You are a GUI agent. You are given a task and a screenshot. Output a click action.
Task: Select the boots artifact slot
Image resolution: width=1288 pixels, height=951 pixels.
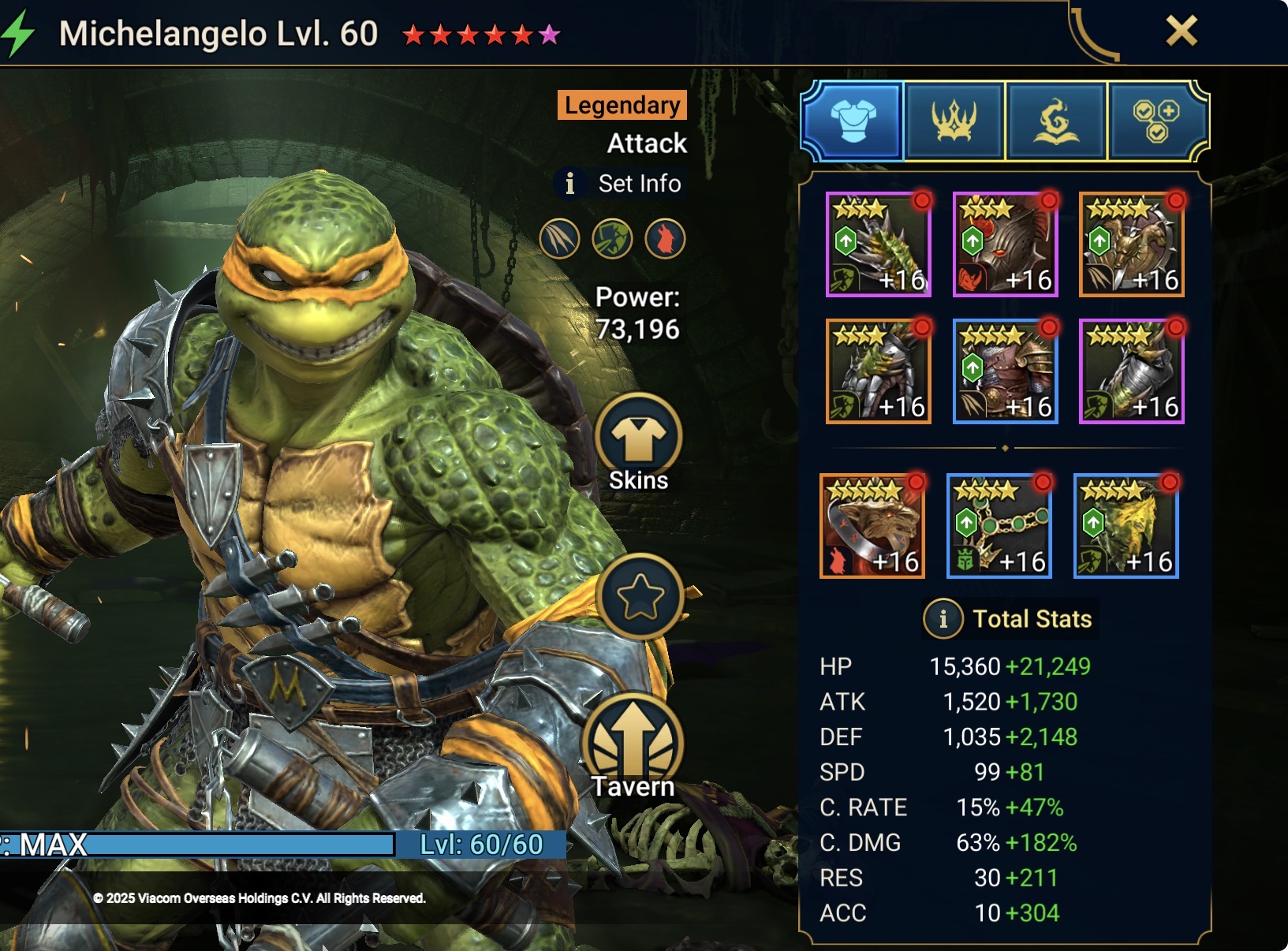1131,371
